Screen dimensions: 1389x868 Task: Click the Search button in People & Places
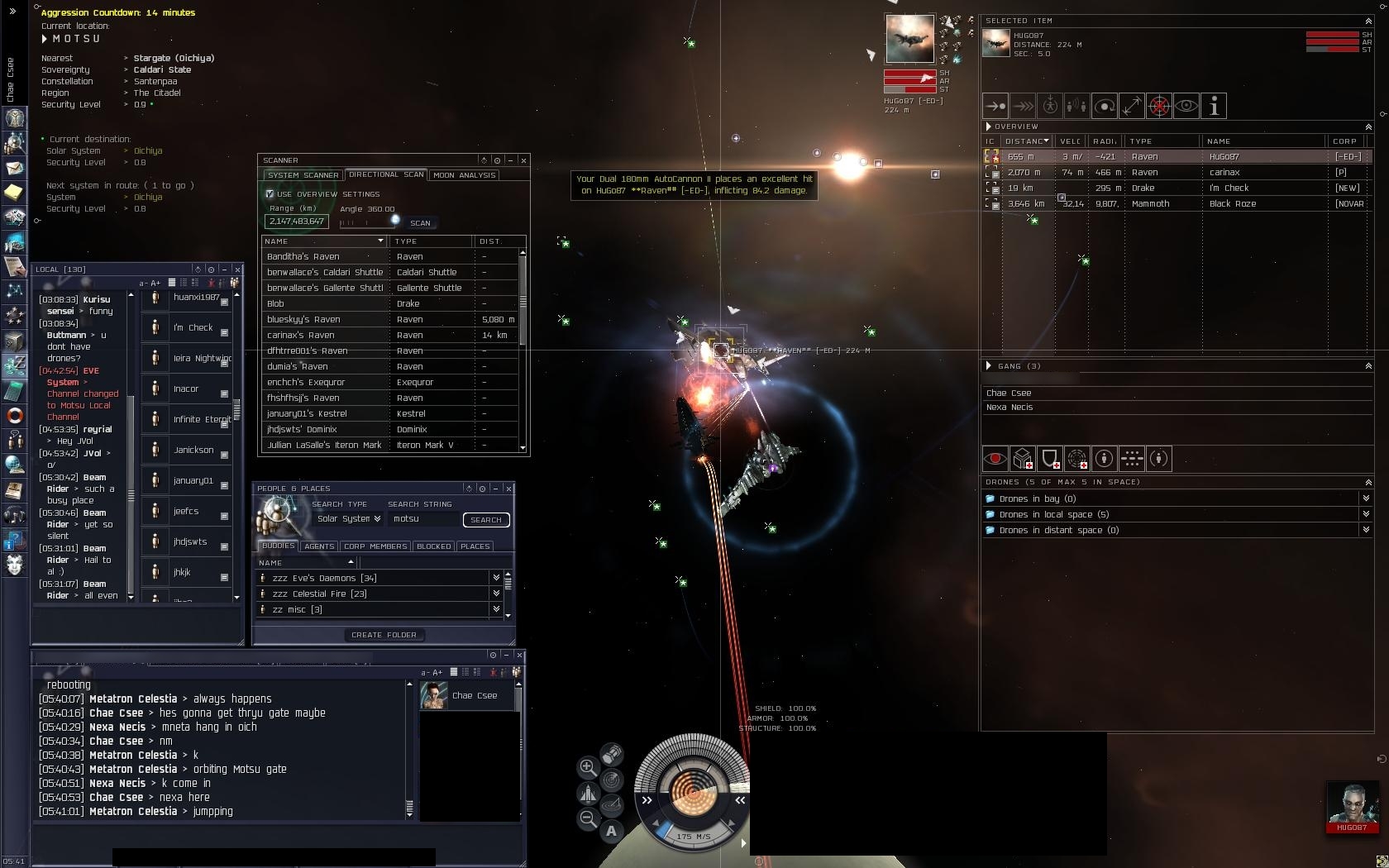click(x=485, y=520)
